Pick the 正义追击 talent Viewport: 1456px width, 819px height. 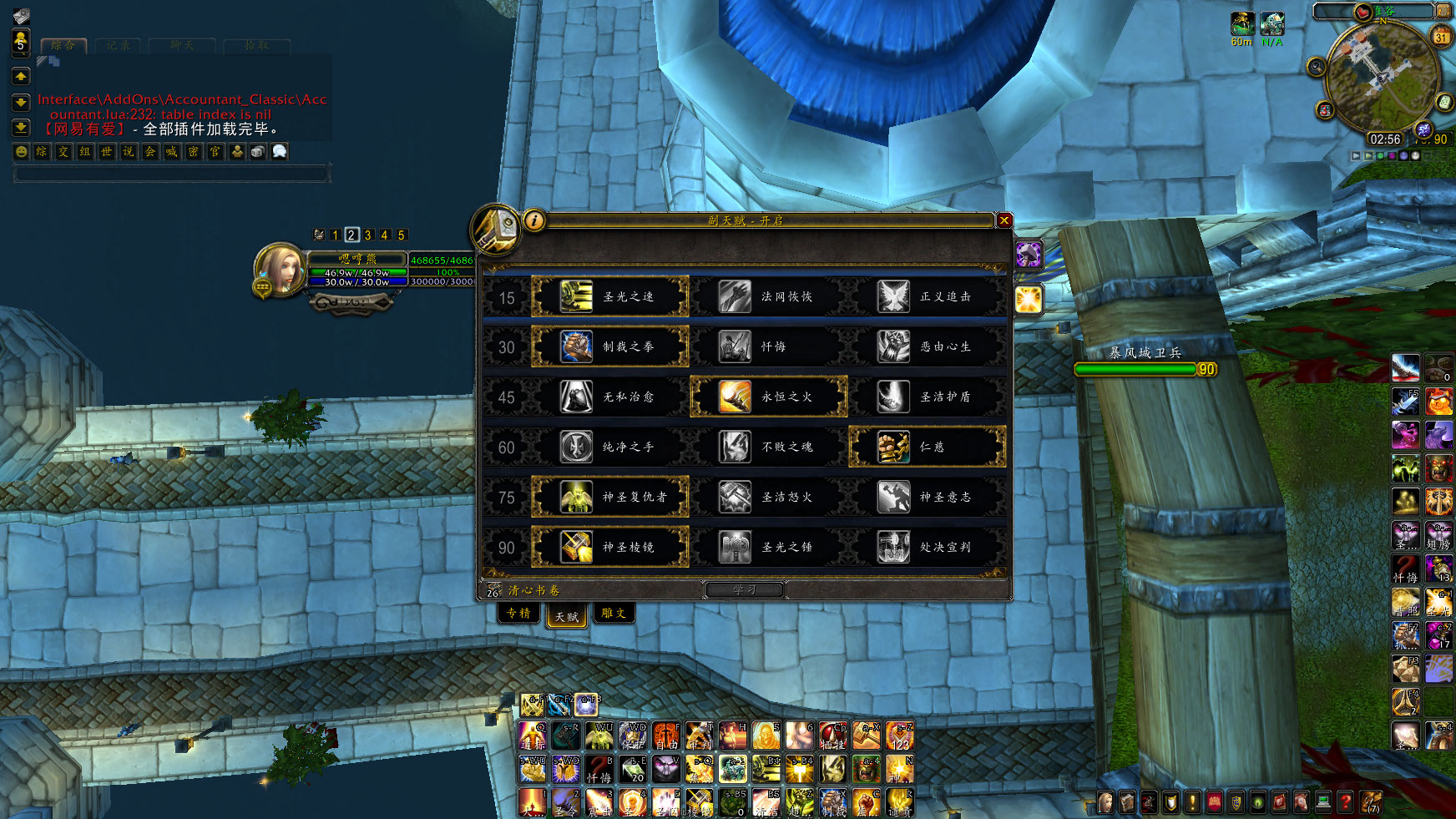point(928,296)
